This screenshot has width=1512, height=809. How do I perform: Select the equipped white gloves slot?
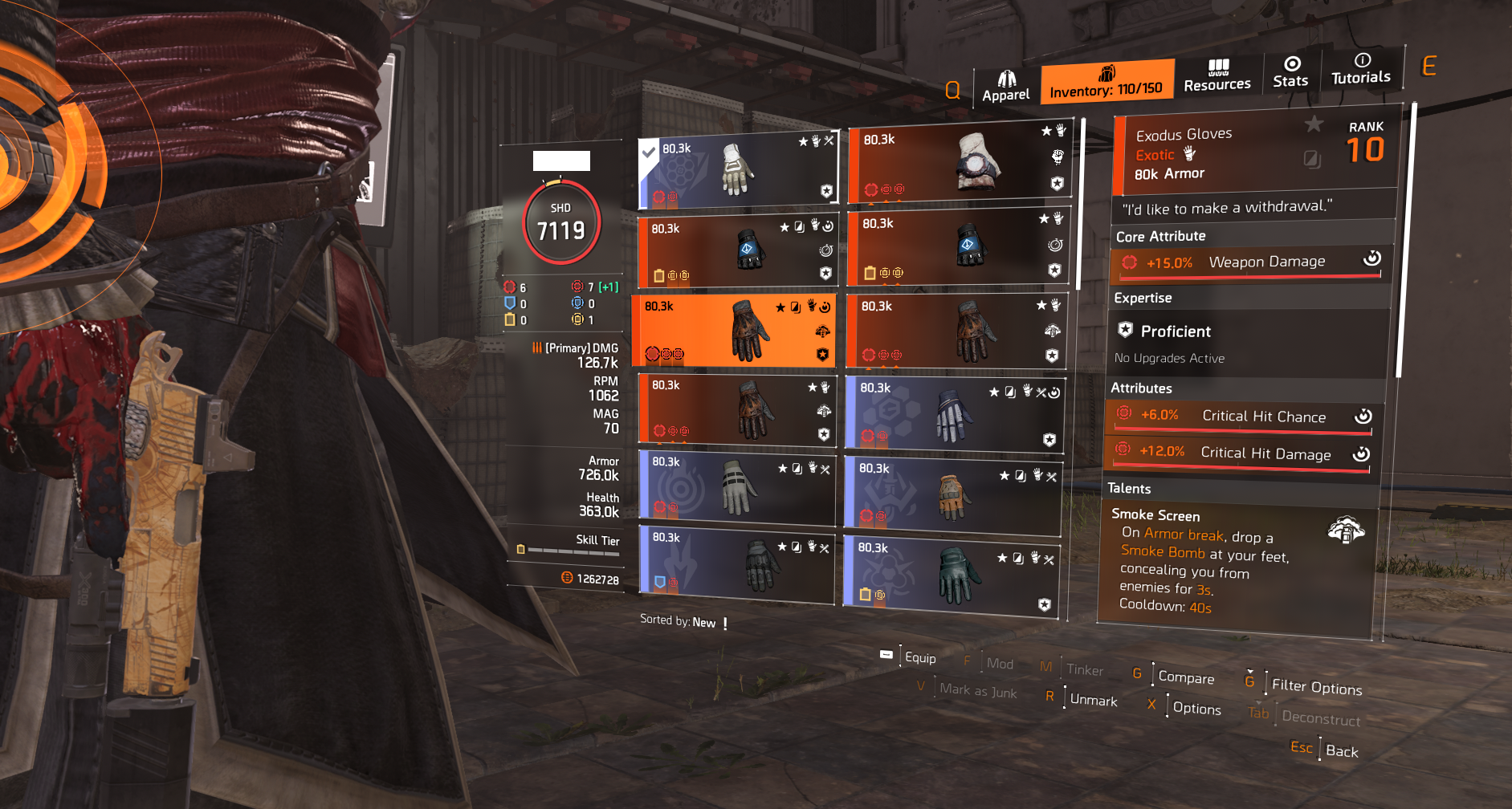(x=737, y=171)
